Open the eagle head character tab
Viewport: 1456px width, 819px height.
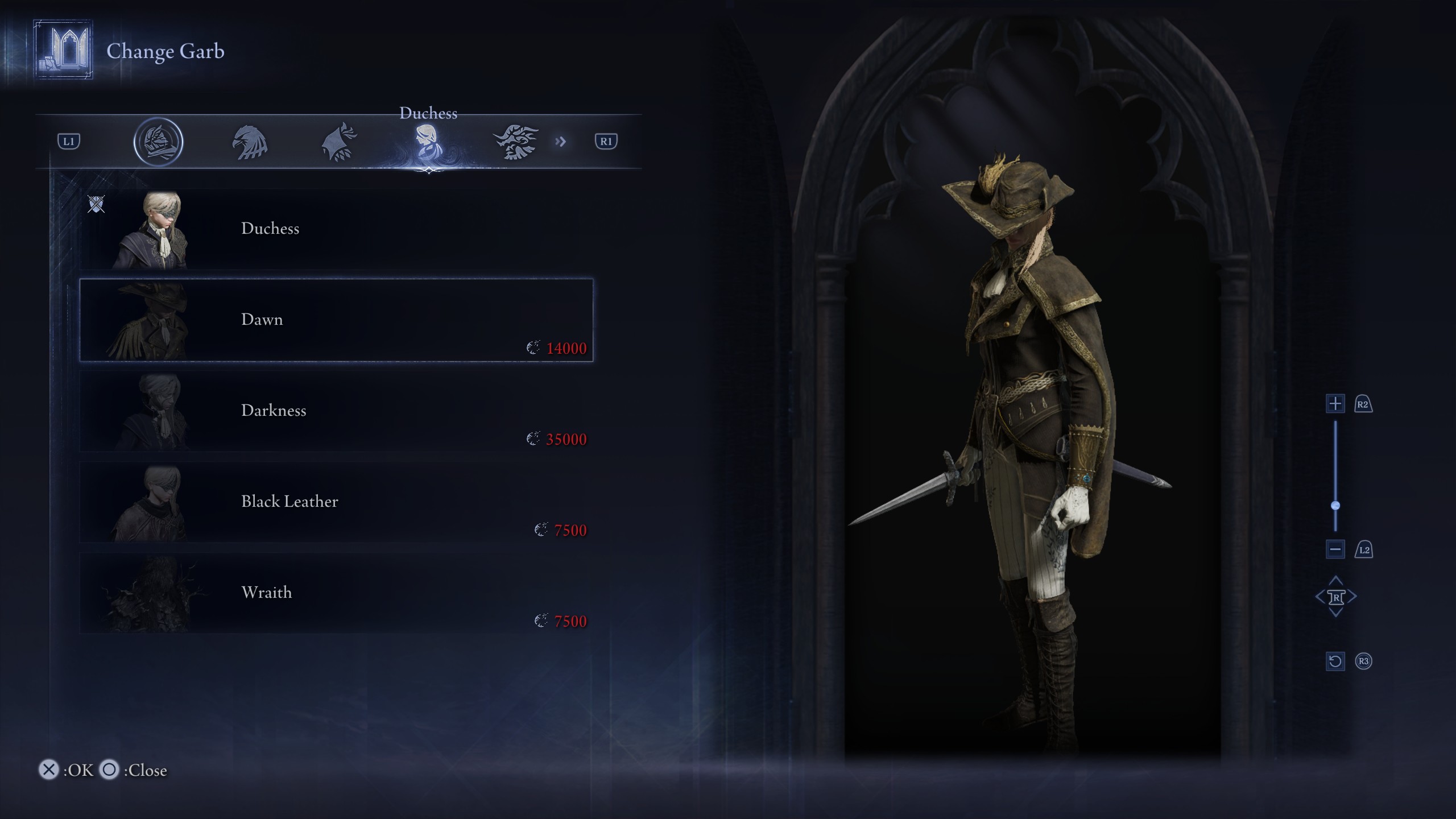(250, 142)
